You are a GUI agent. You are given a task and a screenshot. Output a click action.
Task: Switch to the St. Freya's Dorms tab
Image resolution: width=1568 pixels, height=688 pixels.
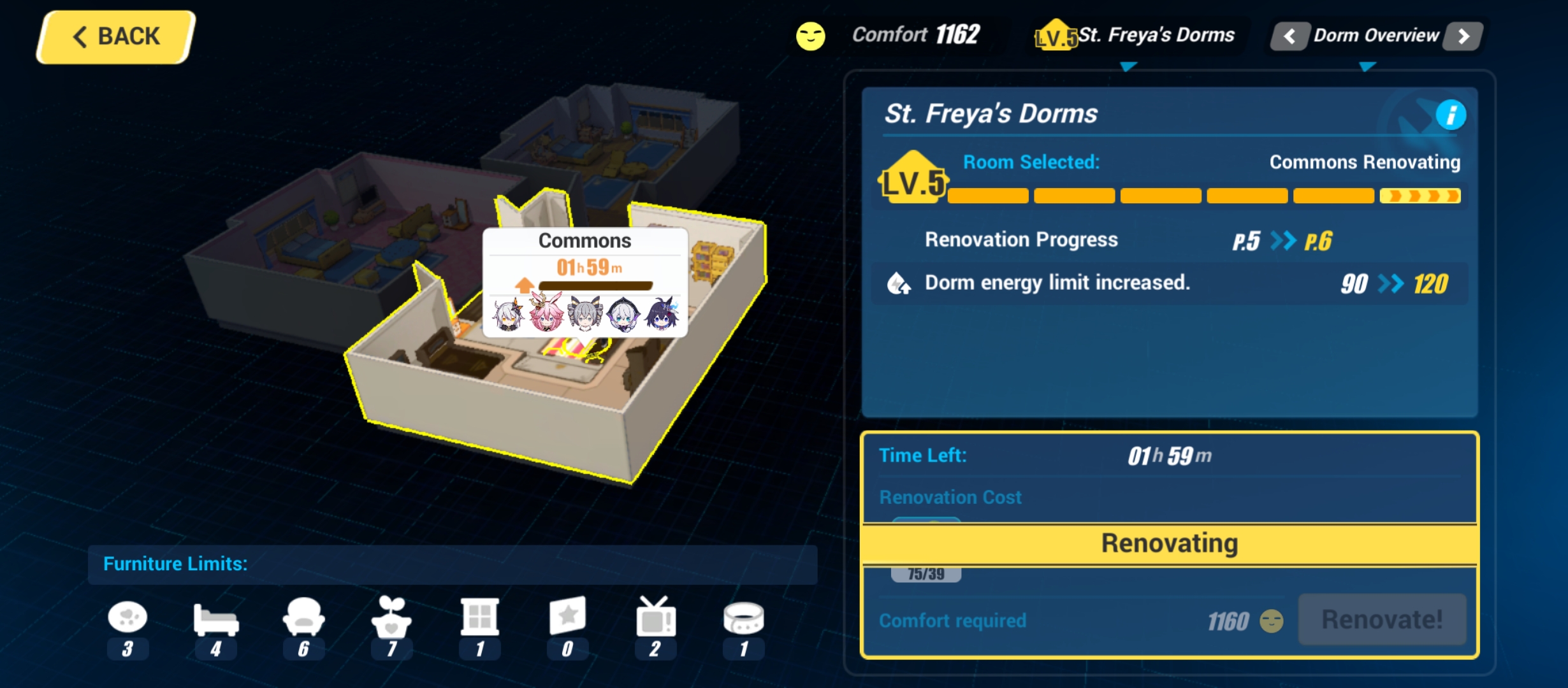point(1147,35)
